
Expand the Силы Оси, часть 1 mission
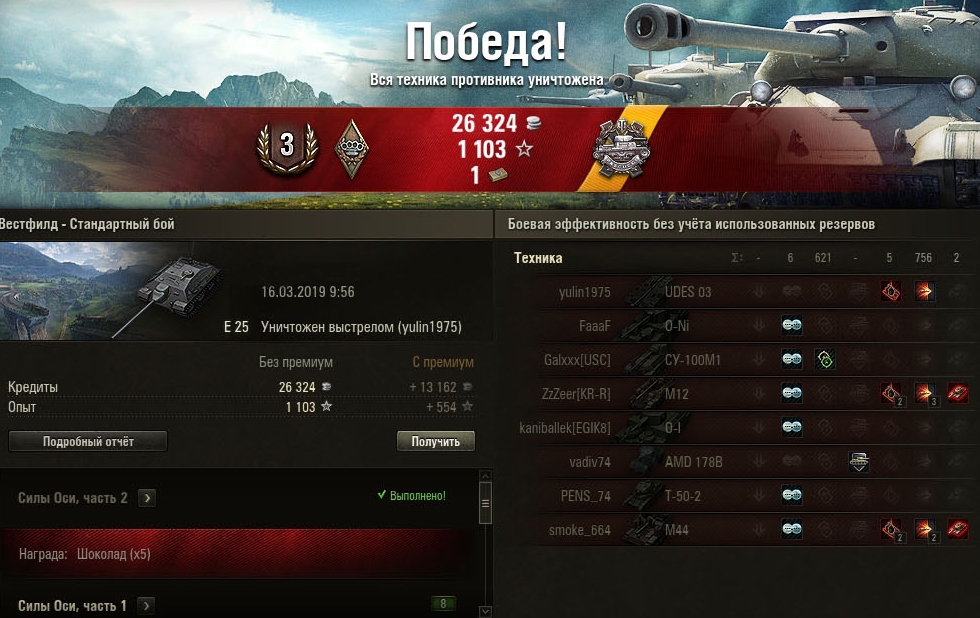click(146, 605)
